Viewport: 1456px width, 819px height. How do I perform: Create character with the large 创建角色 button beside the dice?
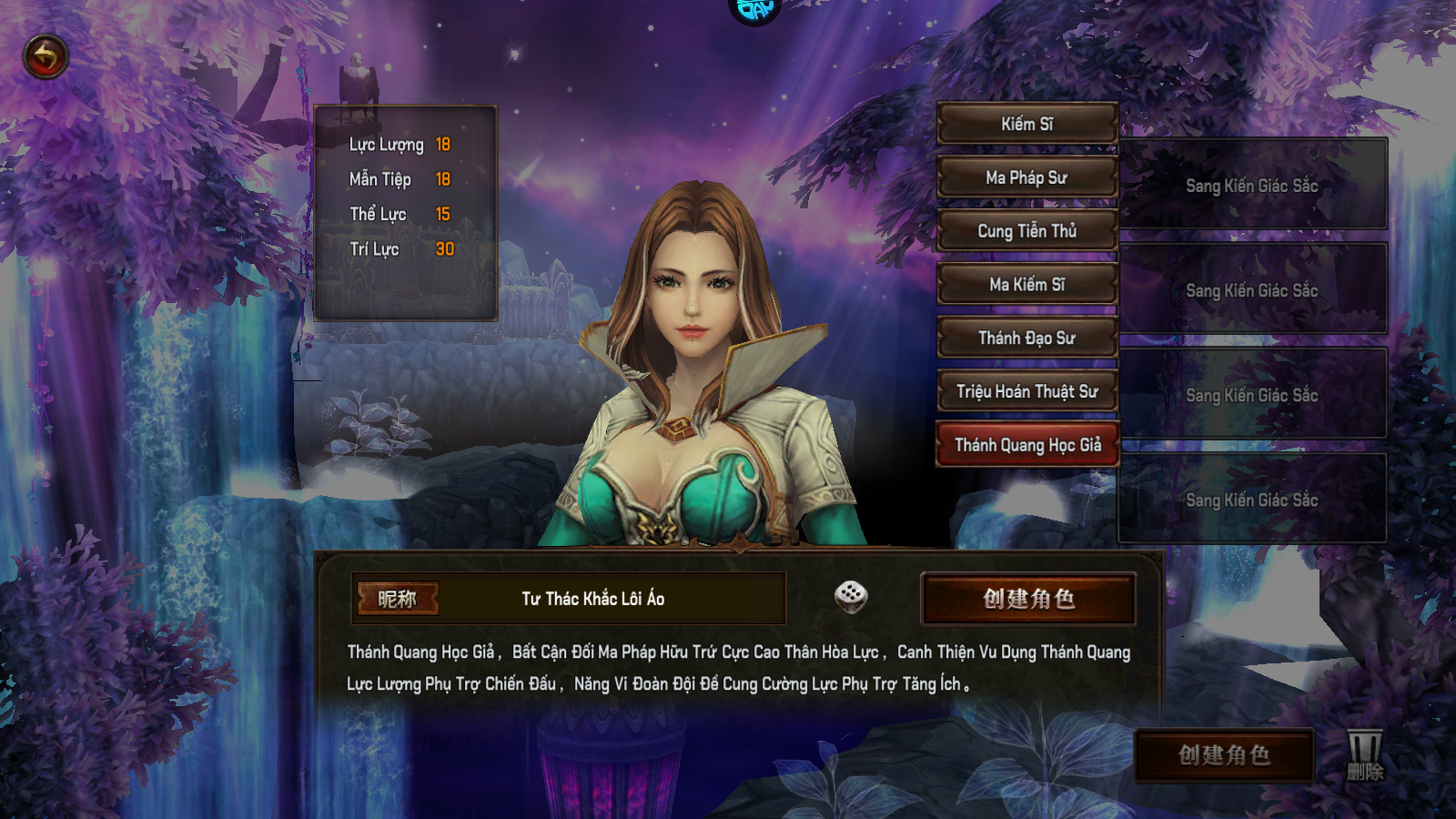coord(1028,599)
